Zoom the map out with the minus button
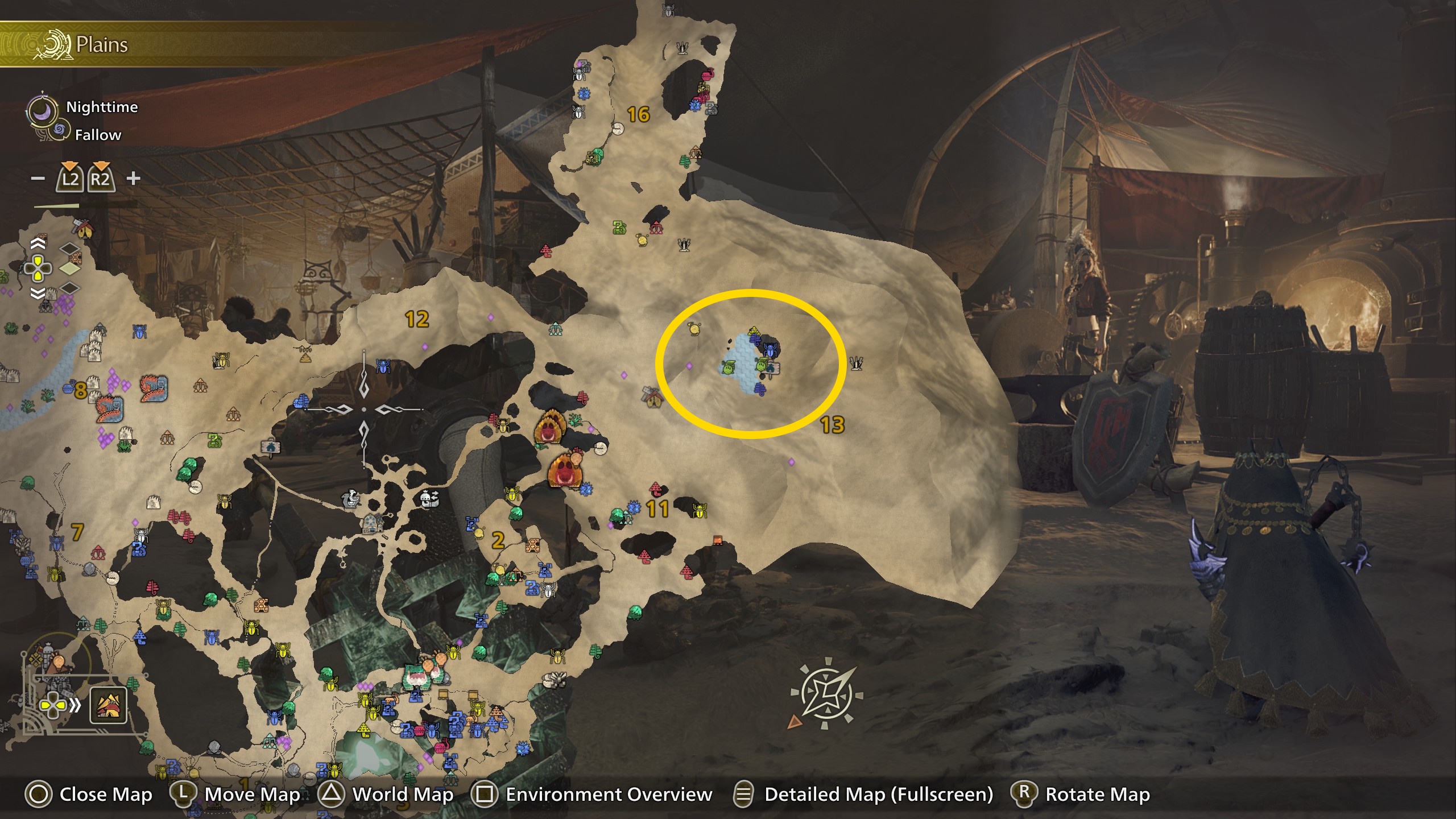1456x819 pixels. tap(38, 179)
